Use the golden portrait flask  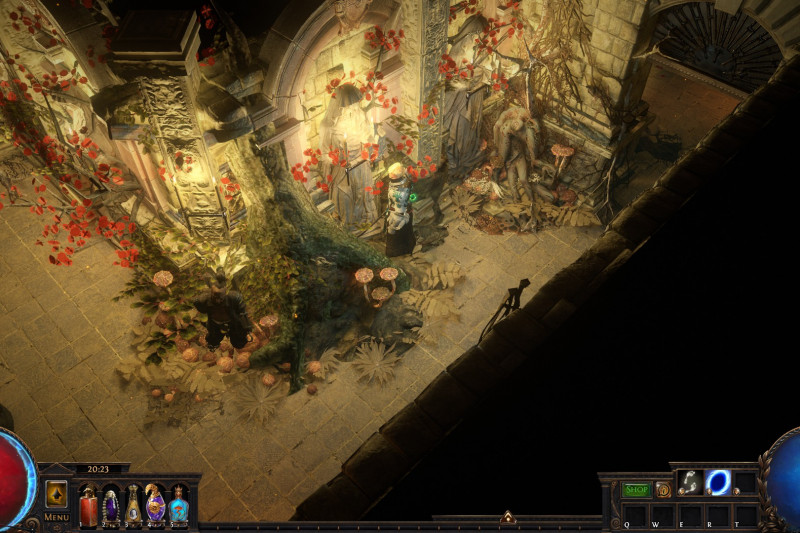coord(132,505)
